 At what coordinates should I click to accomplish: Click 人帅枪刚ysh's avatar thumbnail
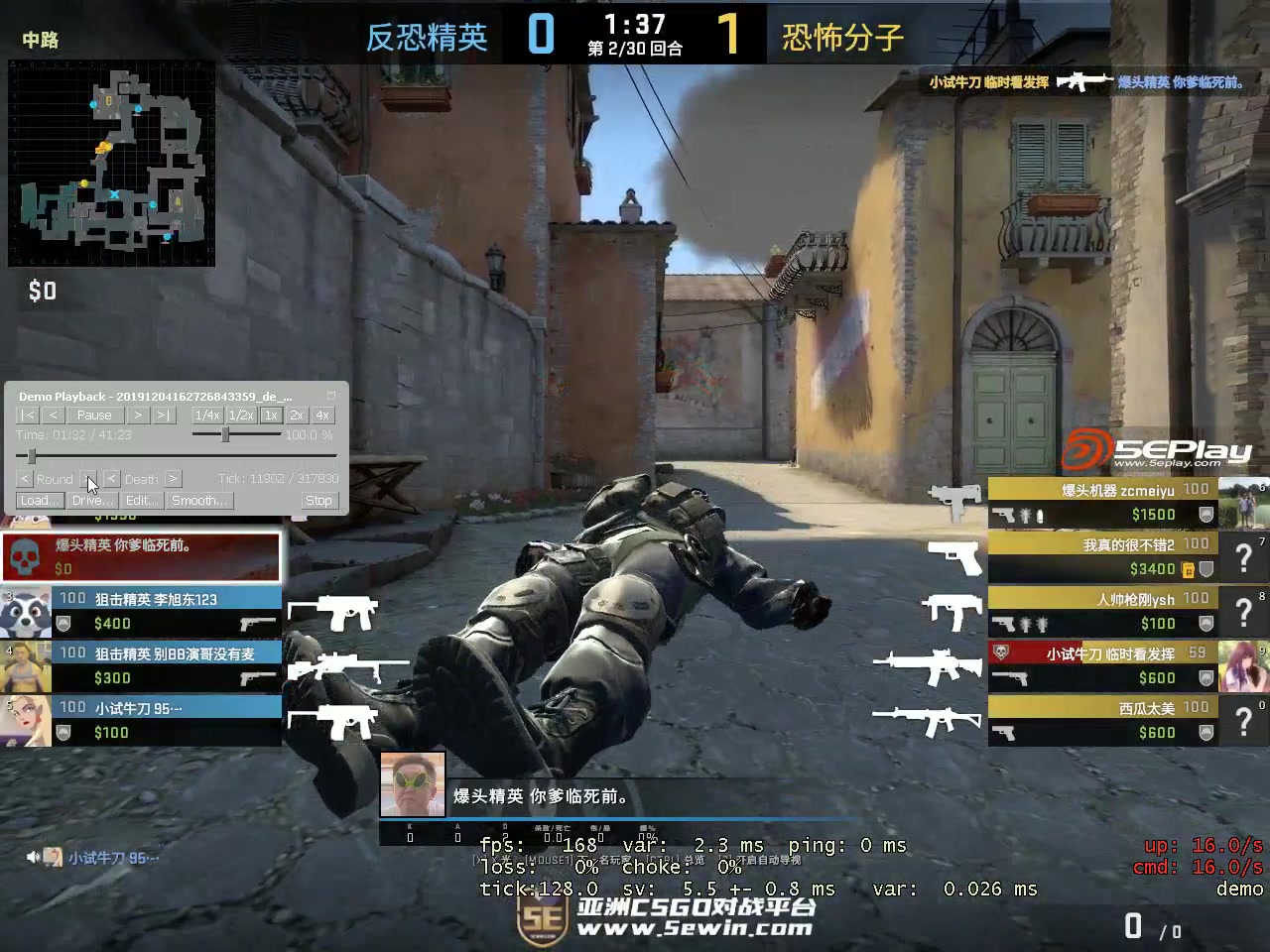pyautogui.click(x=1243, y=610)
